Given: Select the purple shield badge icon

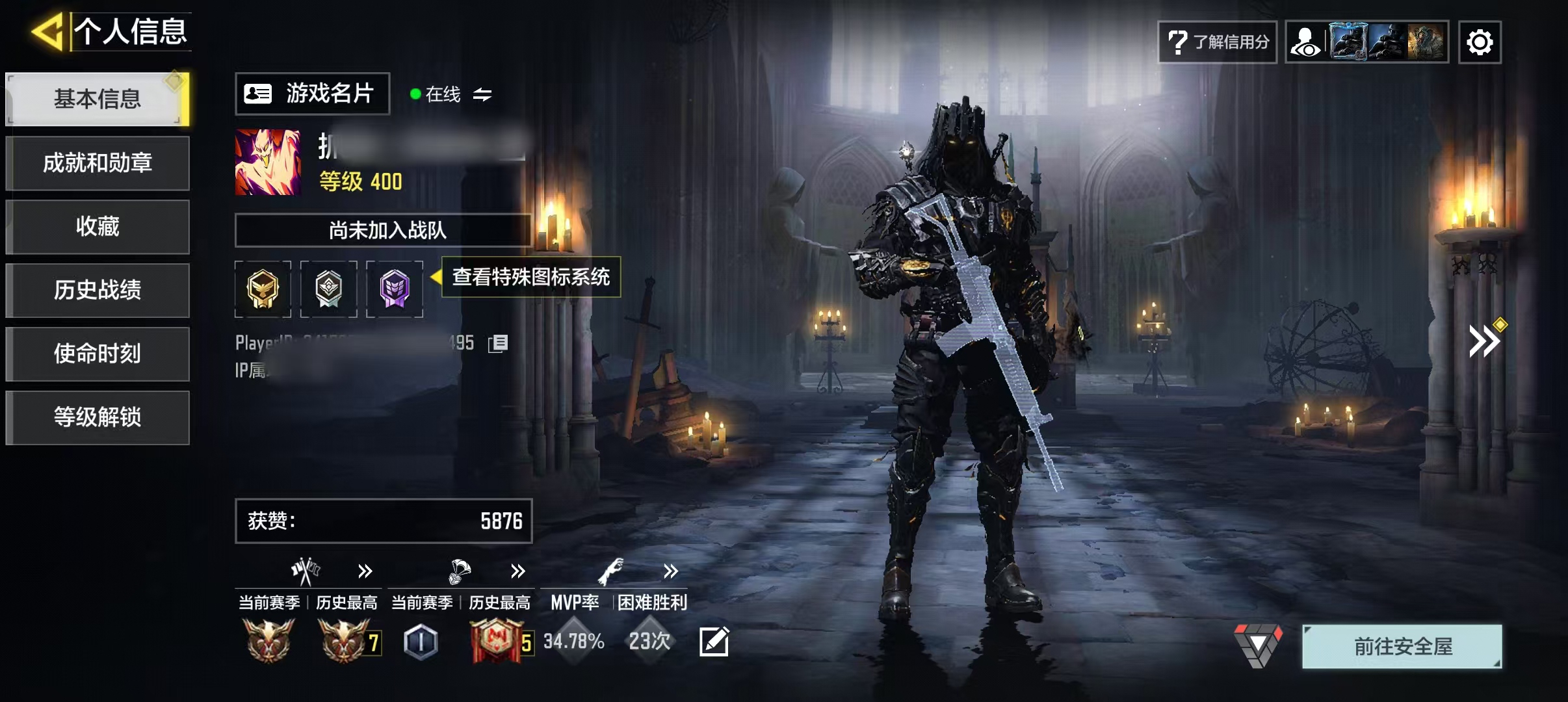Looking at the screenshot, I should 395,289.
